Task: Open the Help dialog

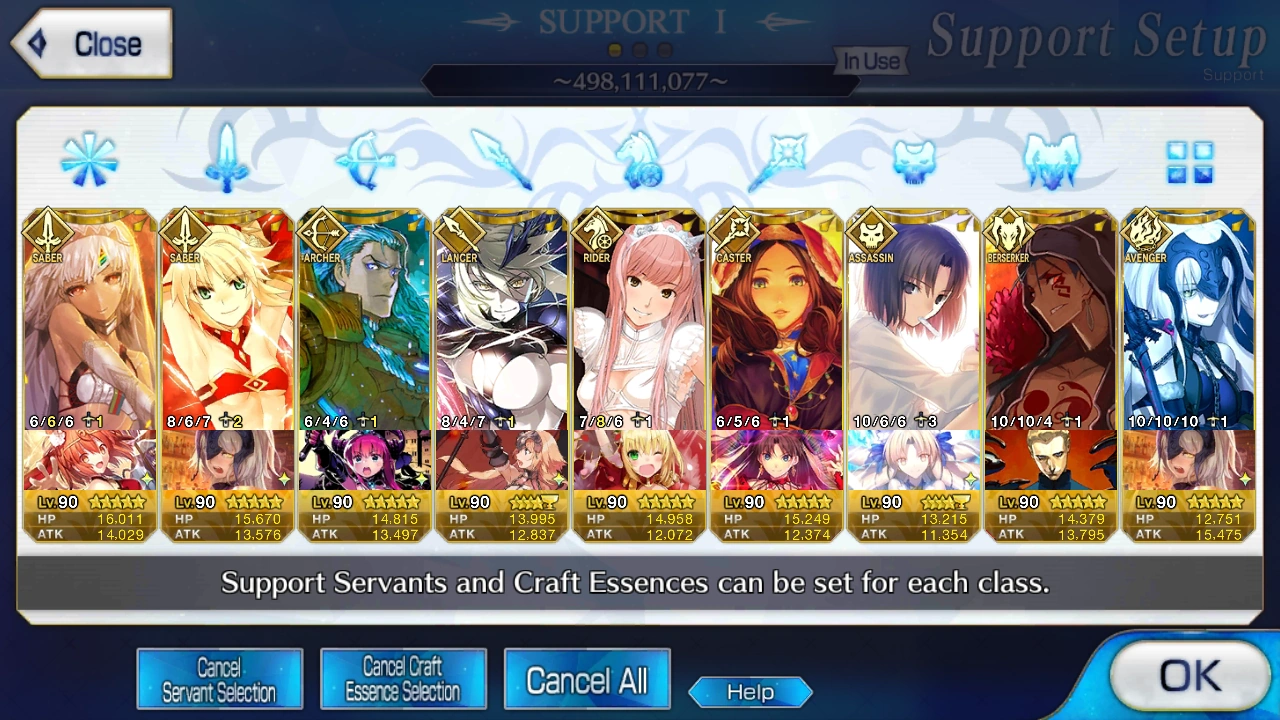Action: tap(750, 692)
